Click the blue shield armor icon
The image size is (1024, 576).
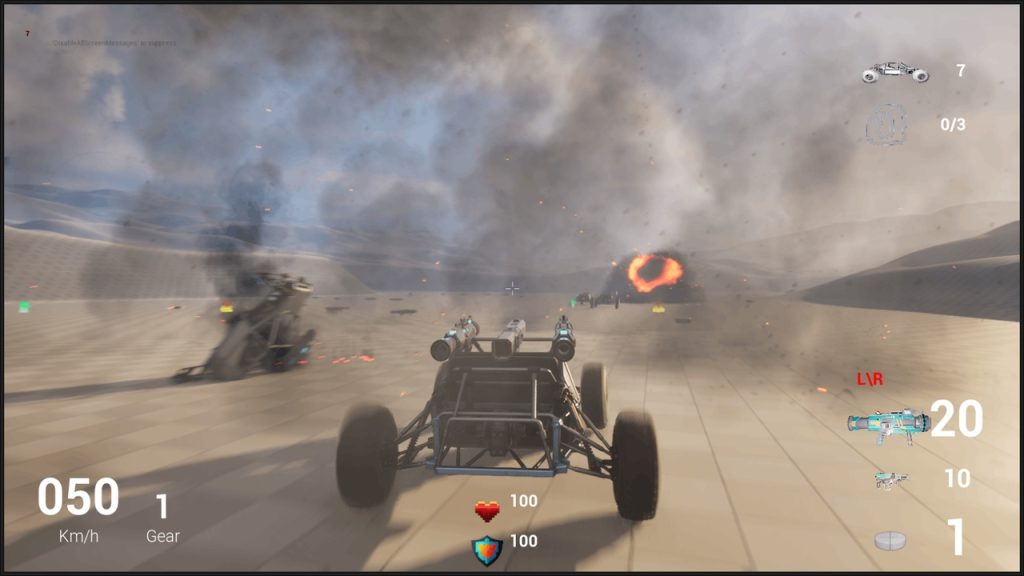point(487,550)
